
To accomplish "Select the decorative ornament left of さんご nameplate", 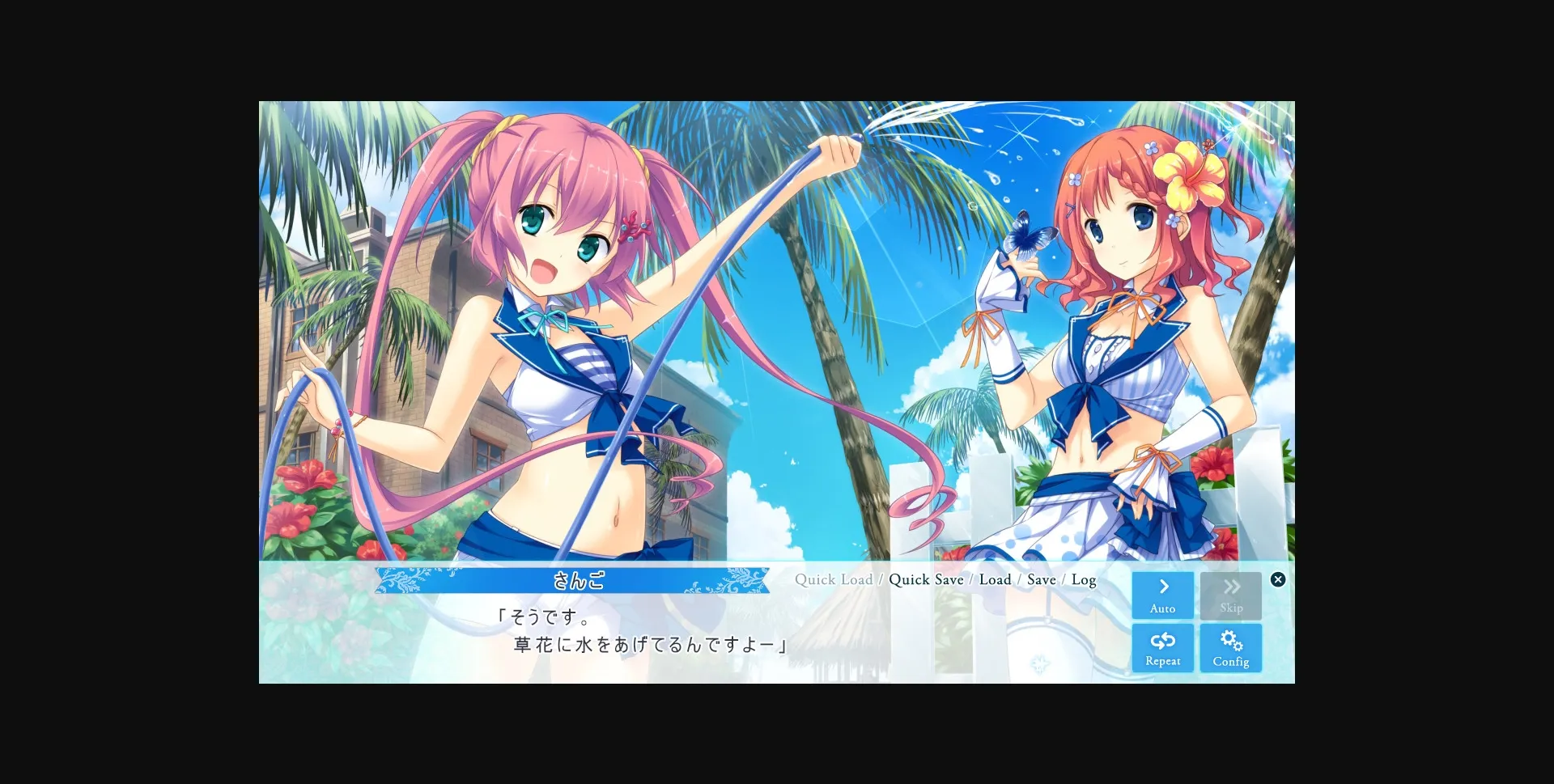I will point(400,579).
